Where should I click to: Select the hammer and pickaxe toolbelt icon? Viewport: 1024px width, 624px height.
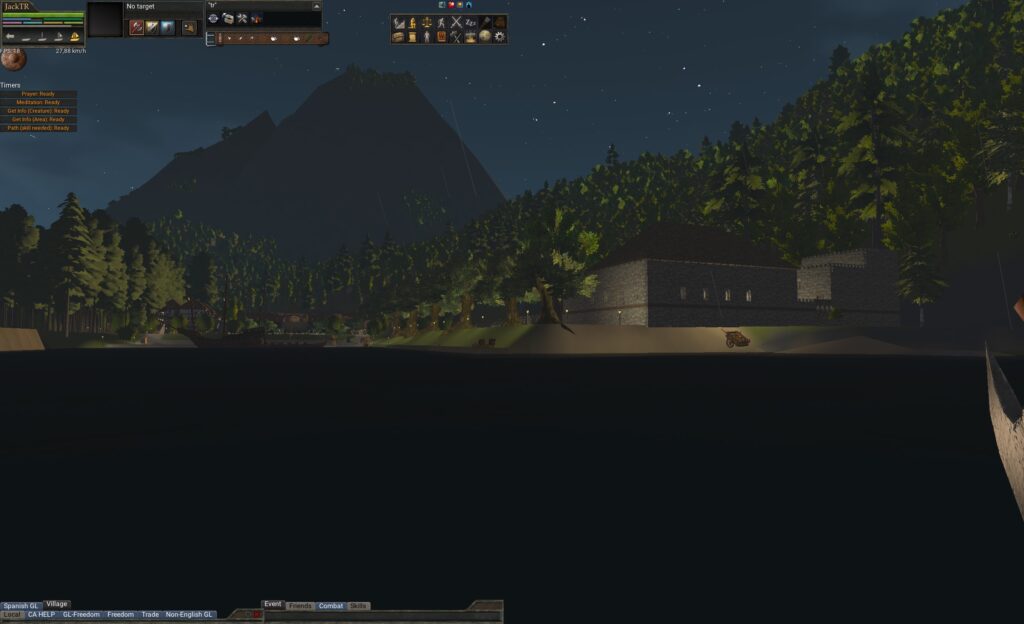242,19
